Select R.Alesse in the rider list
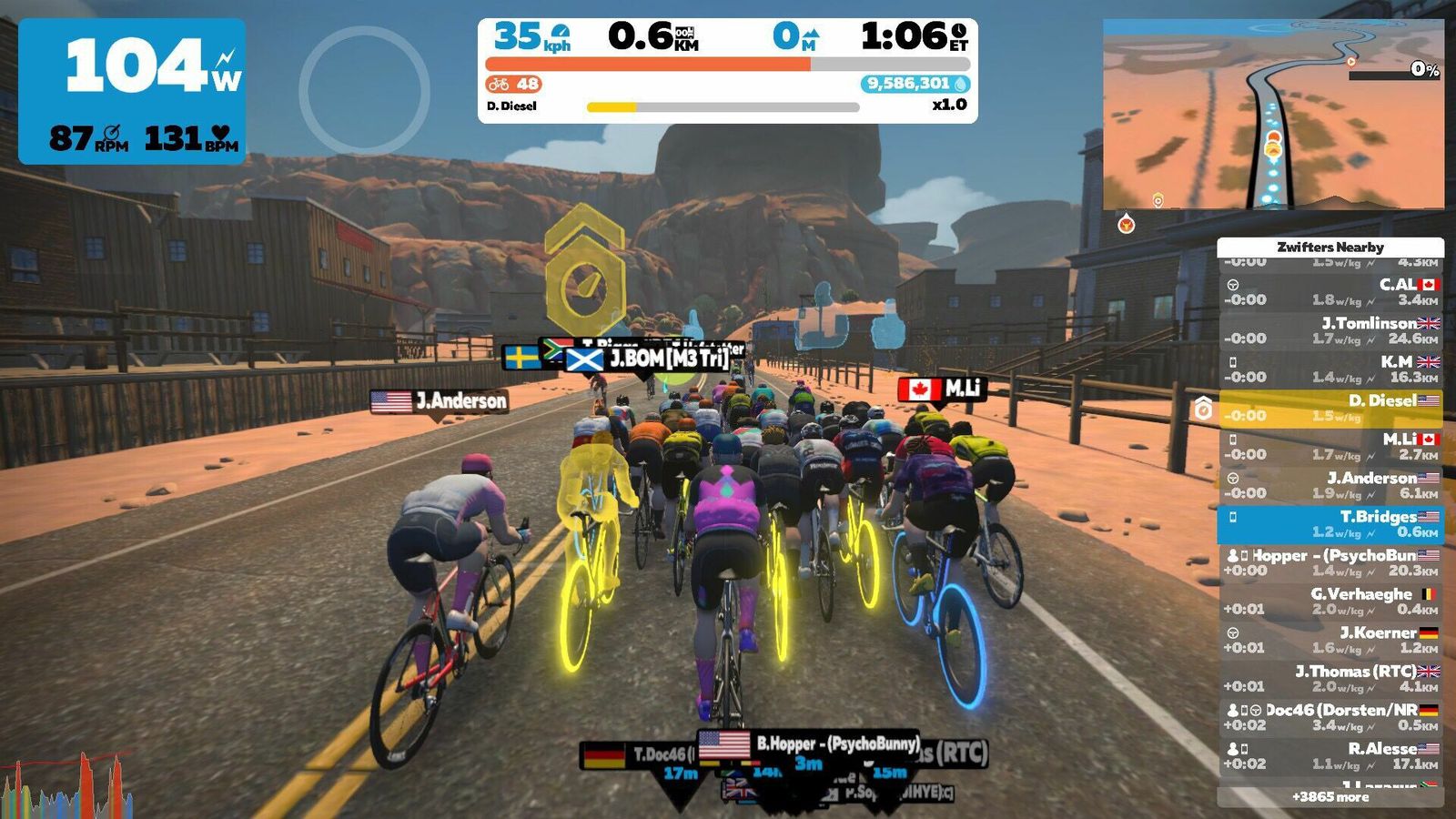 click(1330, 756)
